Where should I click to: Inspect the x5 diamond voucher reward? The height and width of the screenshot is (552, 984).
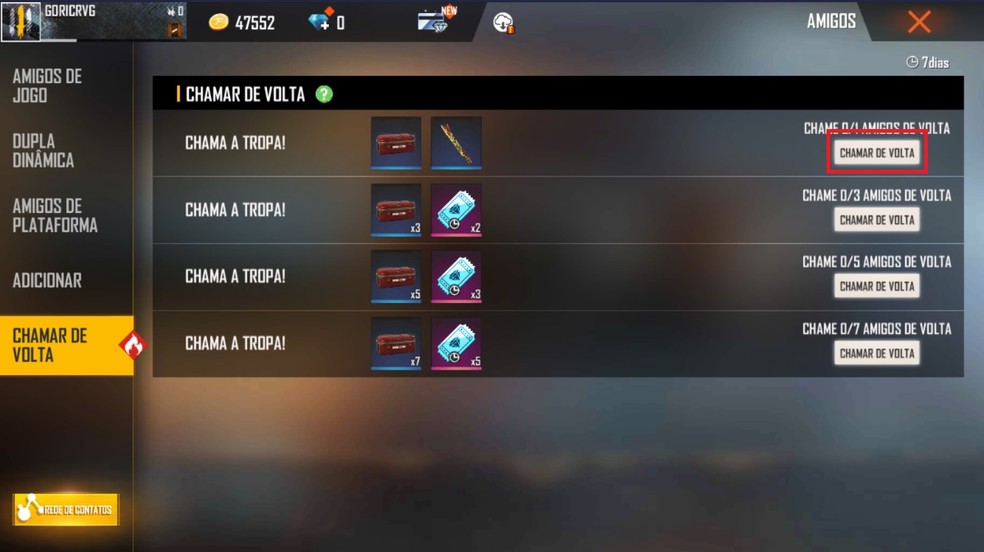[x=456, y=343]
